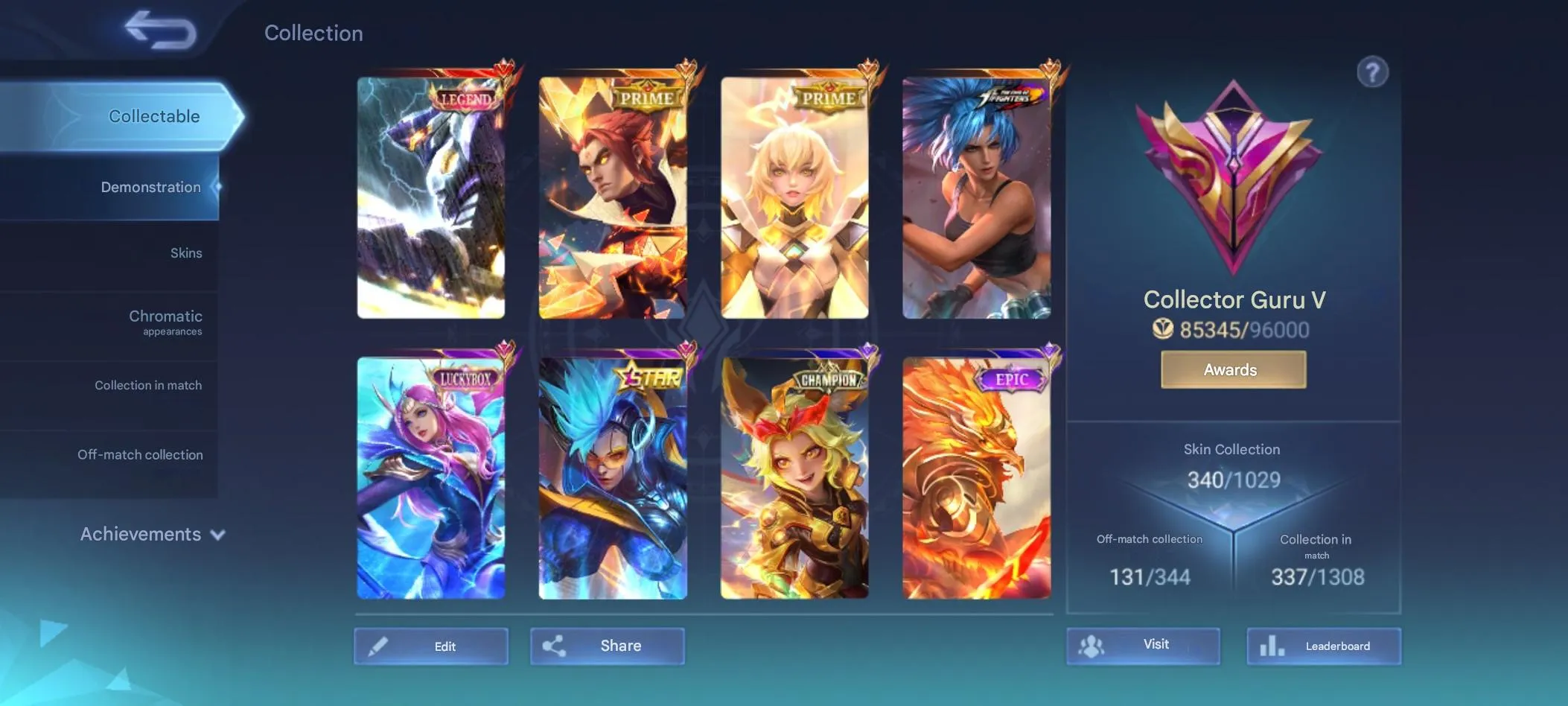Open the Demonstration tab
The image size is (1568, 706).
tap(151, 187)
